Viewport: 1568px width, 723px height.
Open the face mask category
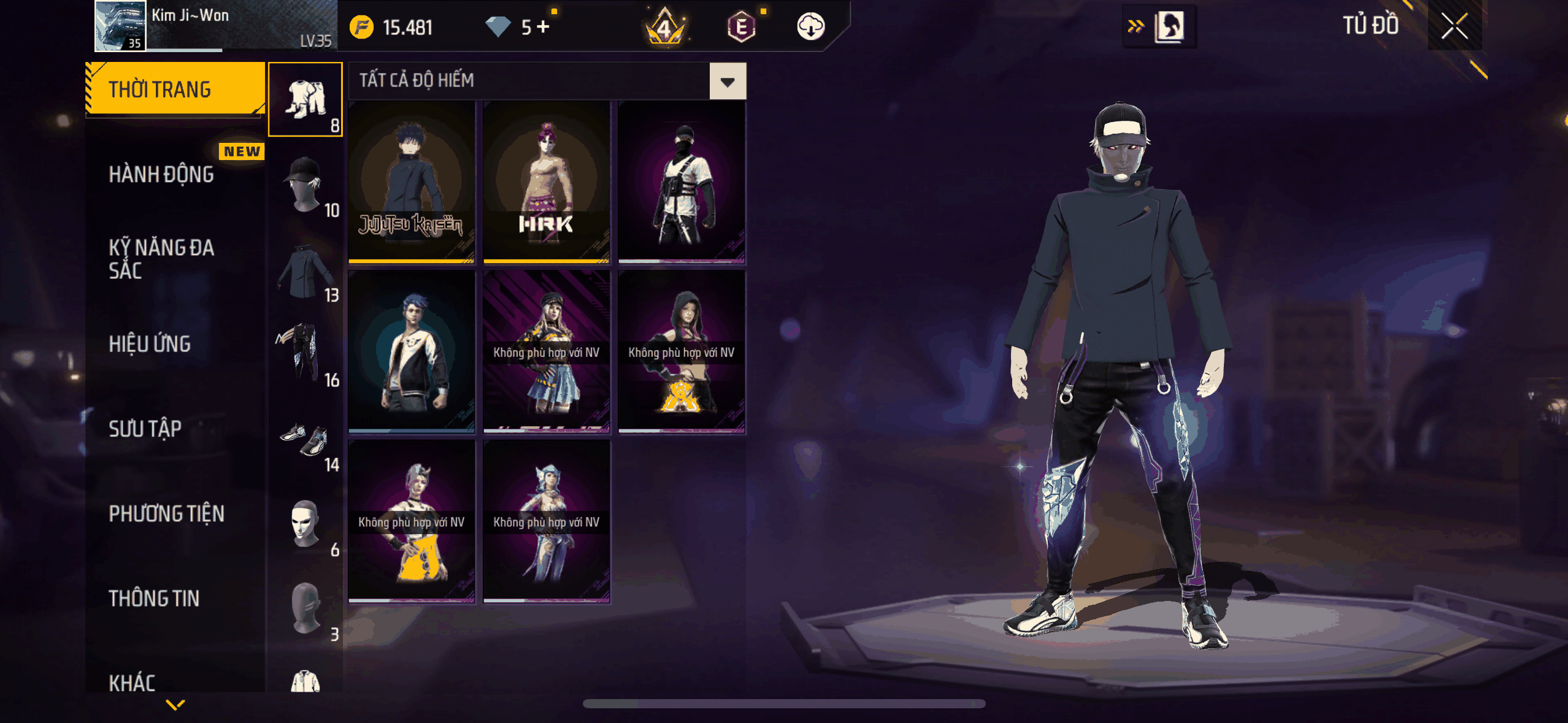tap(305, 524)
